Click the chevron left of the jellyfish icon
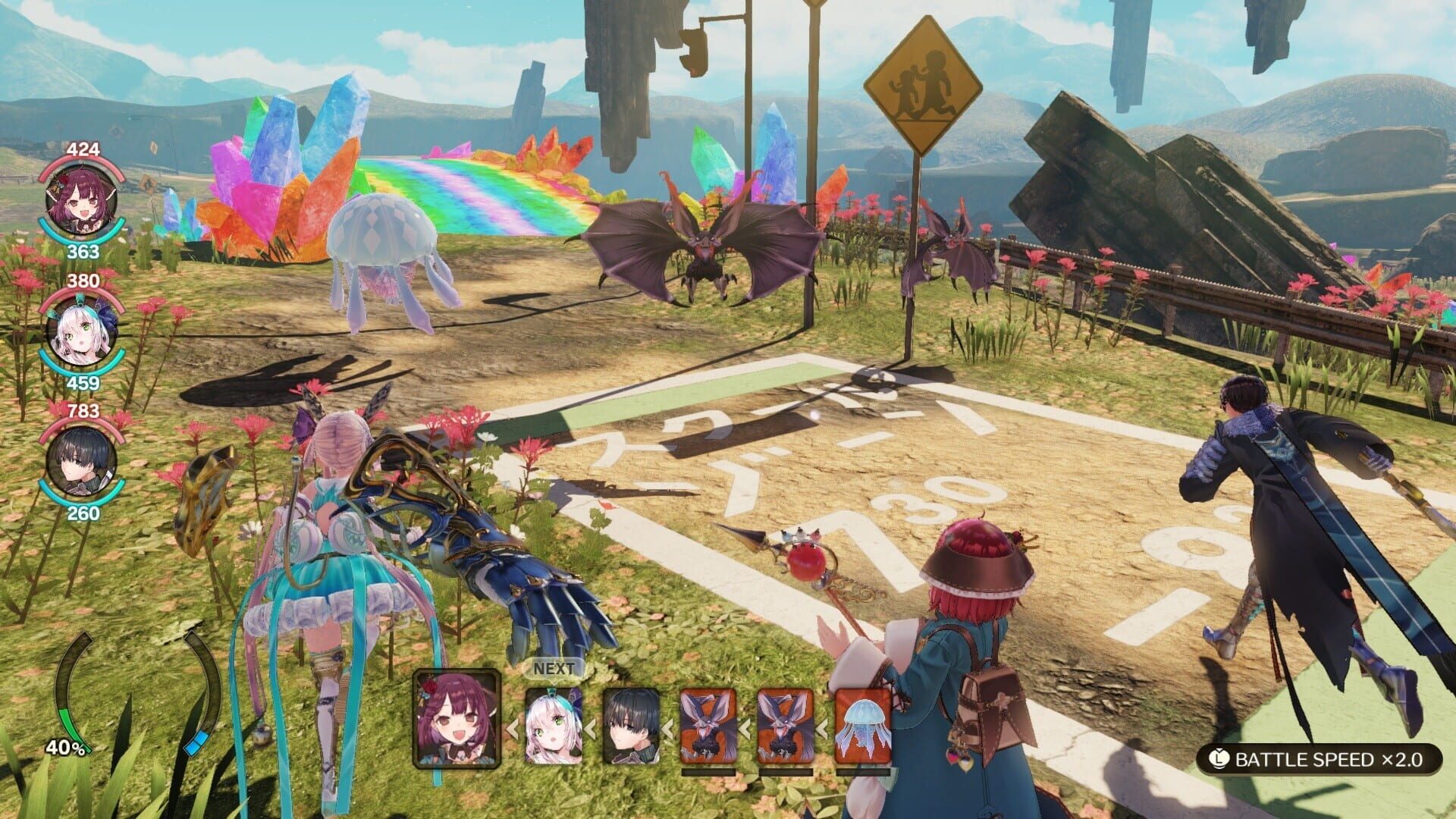 click(x=821, y=730)
